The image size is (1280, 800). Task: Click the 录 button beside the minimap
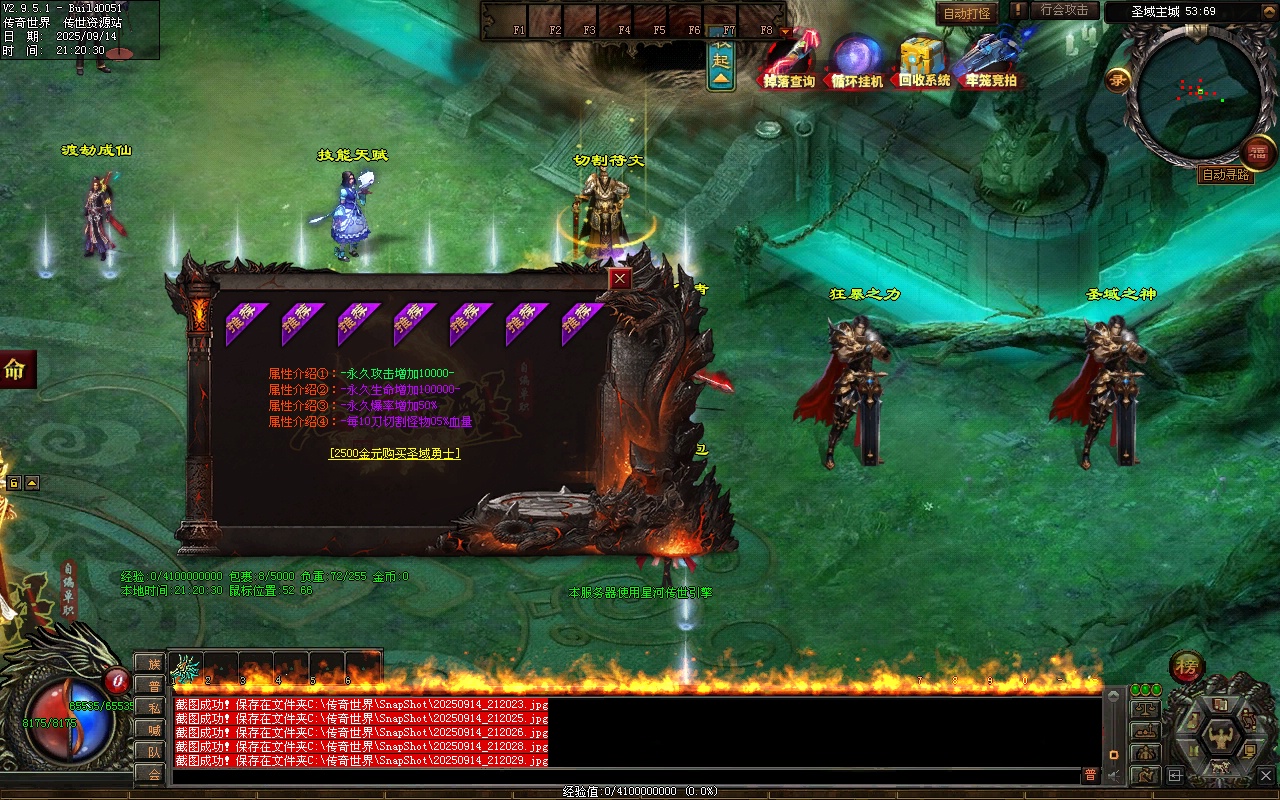pos(1117,80)
